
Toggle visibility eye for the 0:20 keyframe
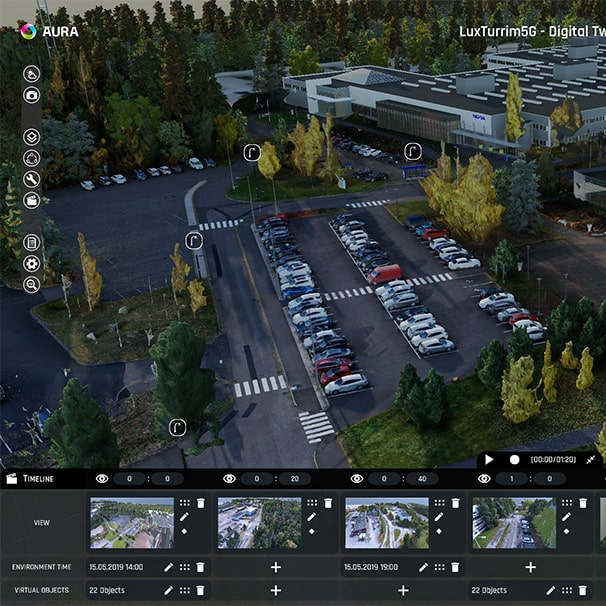tap(229, 479)
